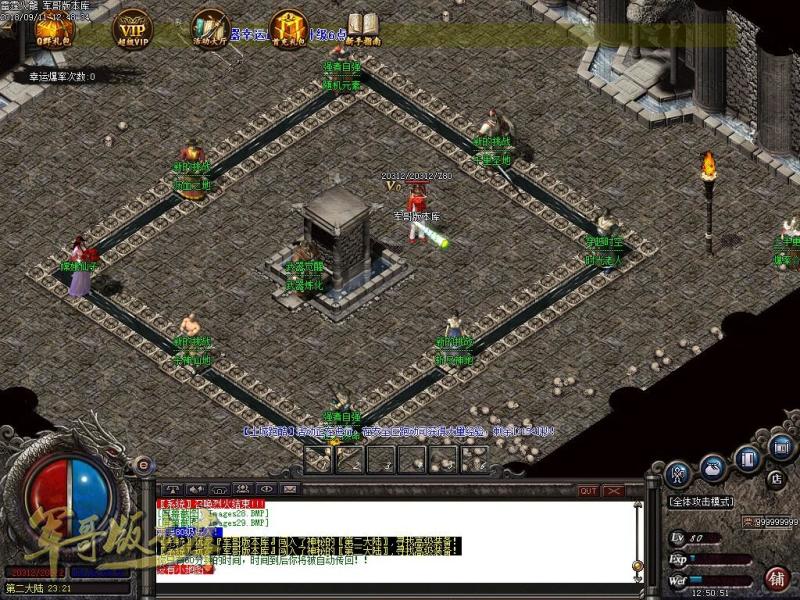Claim the 首充礼包 first-recharge gift

pyautogui.click(x=288, y=28)
